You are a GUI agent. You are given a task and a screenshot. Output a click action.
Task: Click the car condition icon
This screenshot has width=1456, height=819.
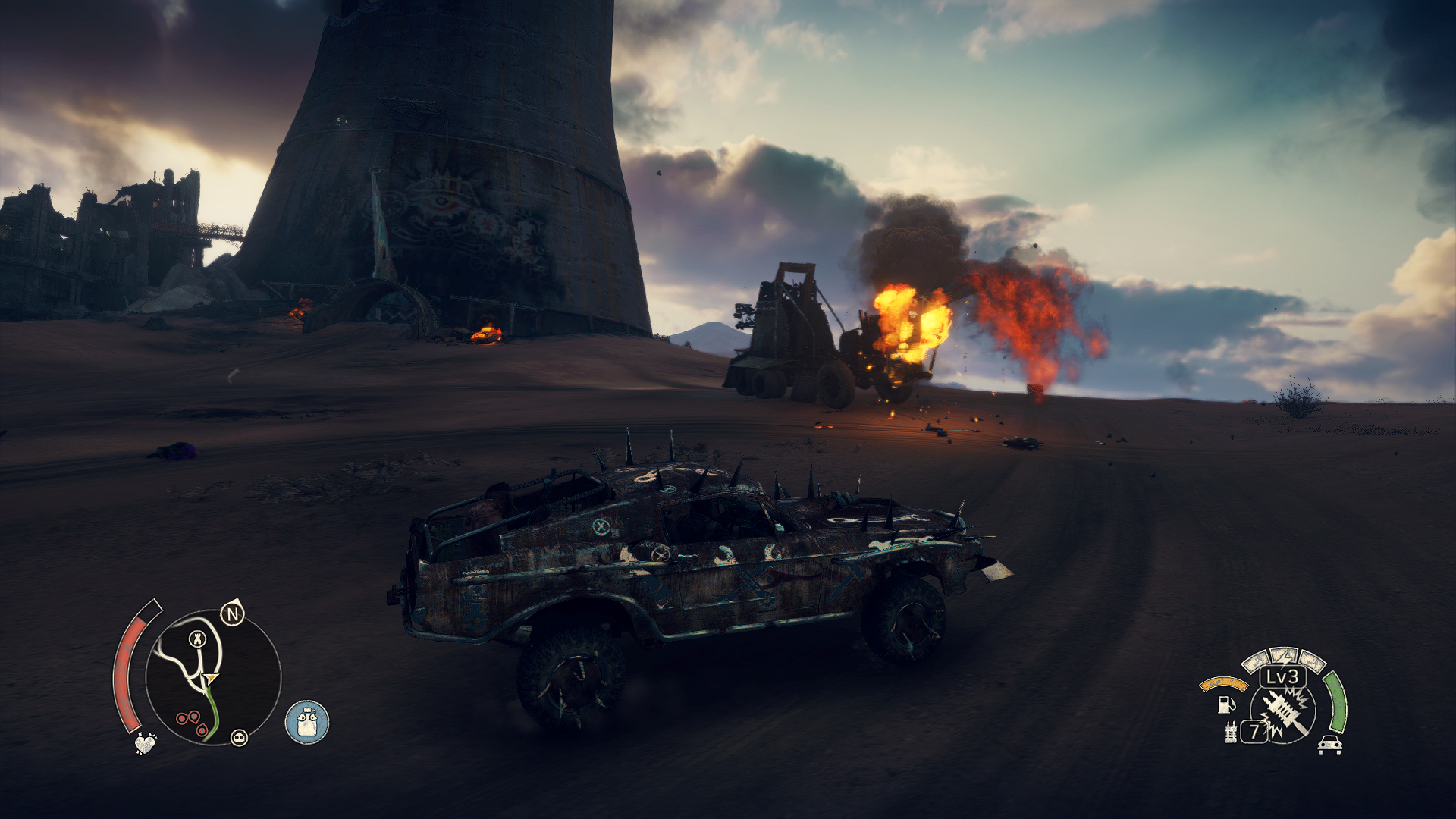coord(1329,745)
